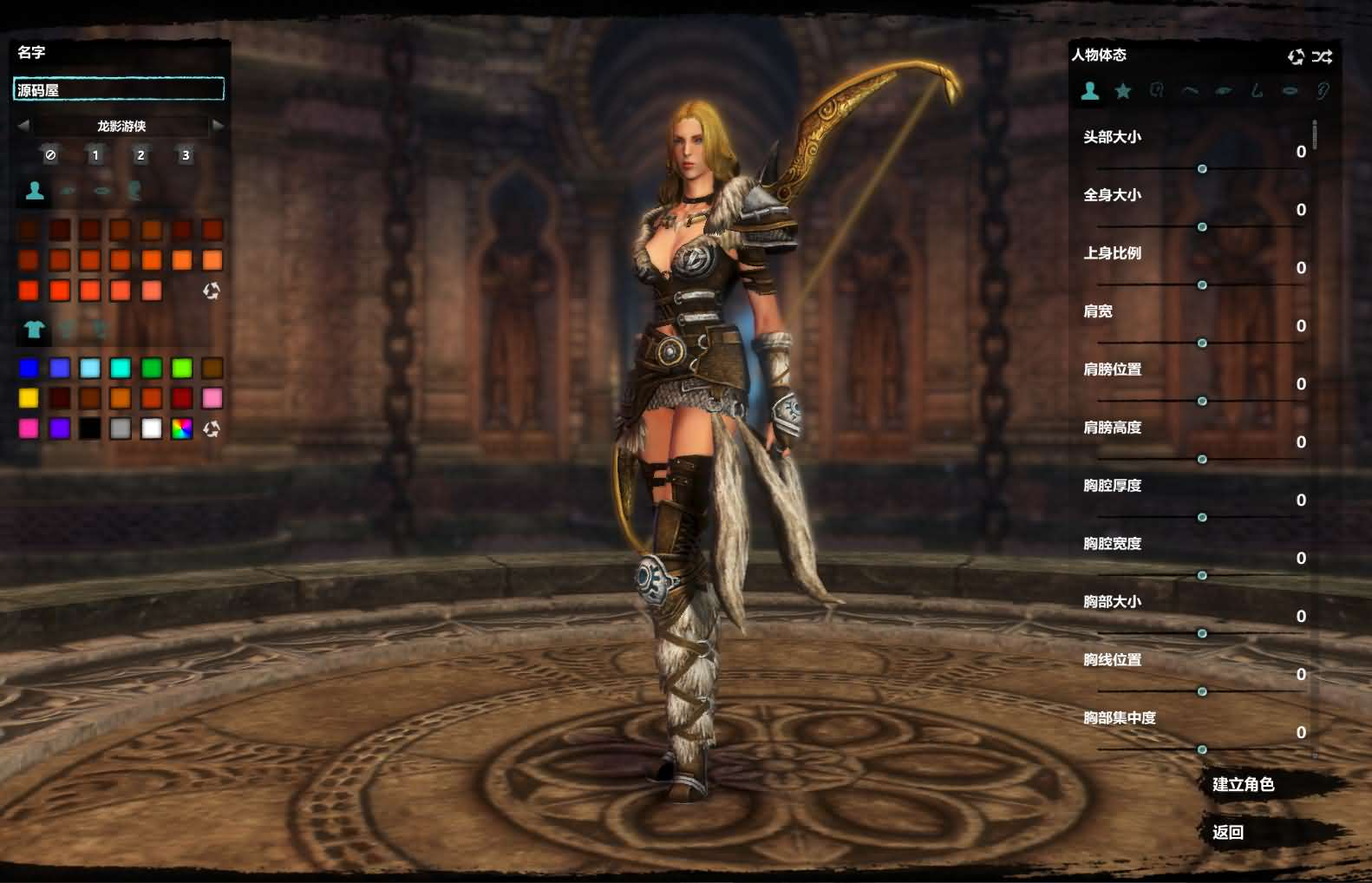Choose the yellow outfit color swatch
This screenshot has height=883, width=1372.
(x=29, y=398)
